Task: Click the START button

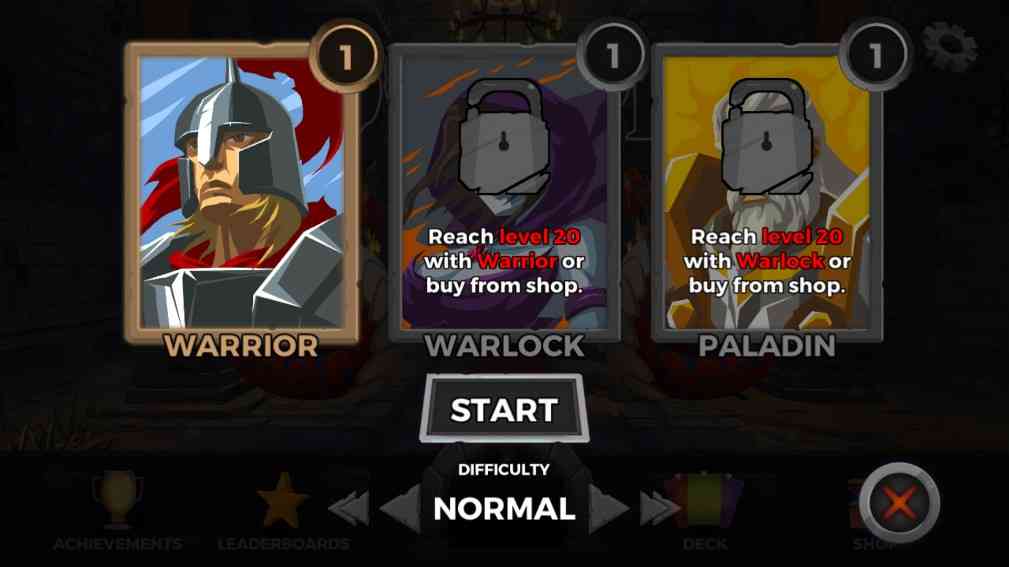Action: coord(503,409)
